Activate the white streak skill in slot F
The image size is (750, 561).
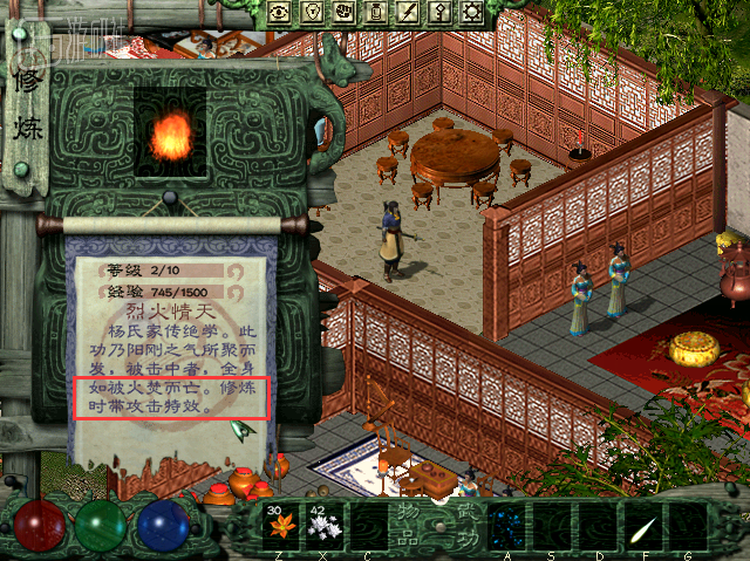641,525
